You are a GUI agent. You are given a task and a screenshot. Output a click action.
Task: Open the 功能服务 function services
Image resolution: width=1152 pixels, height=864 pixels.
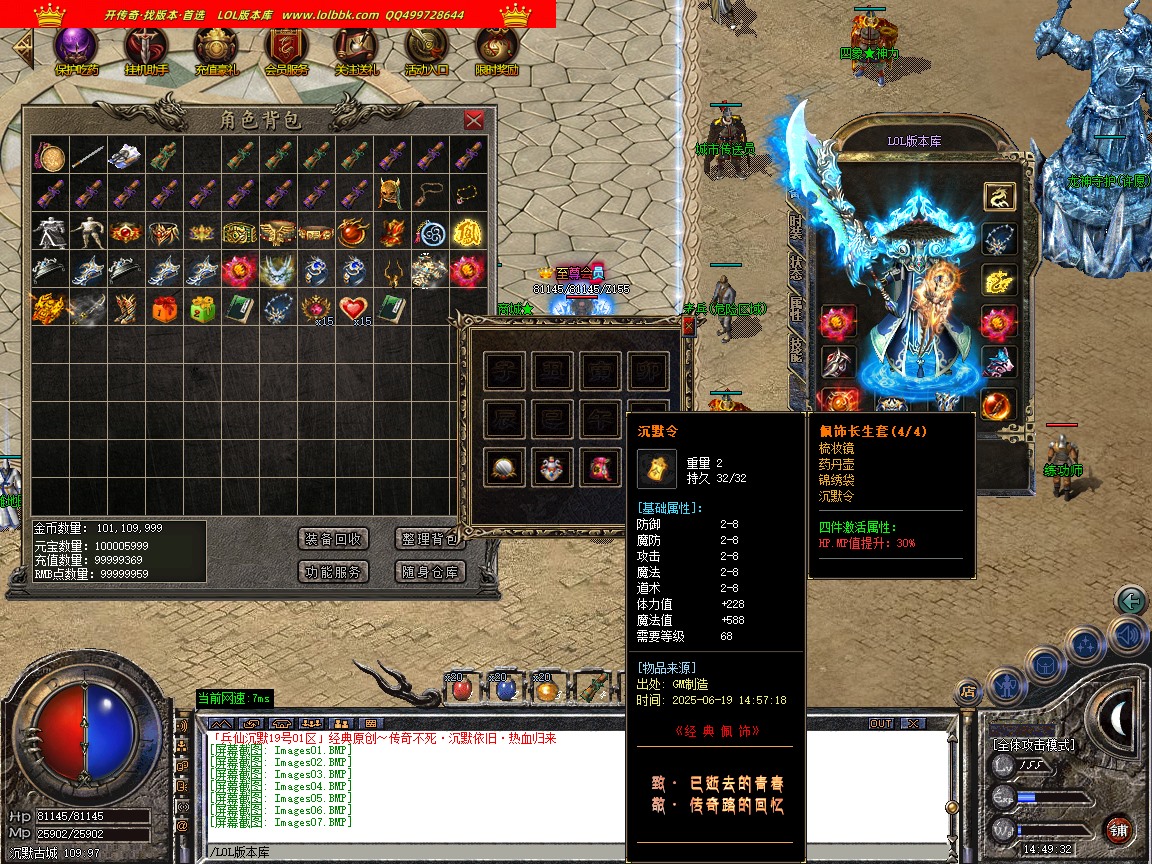pos(334,572)
